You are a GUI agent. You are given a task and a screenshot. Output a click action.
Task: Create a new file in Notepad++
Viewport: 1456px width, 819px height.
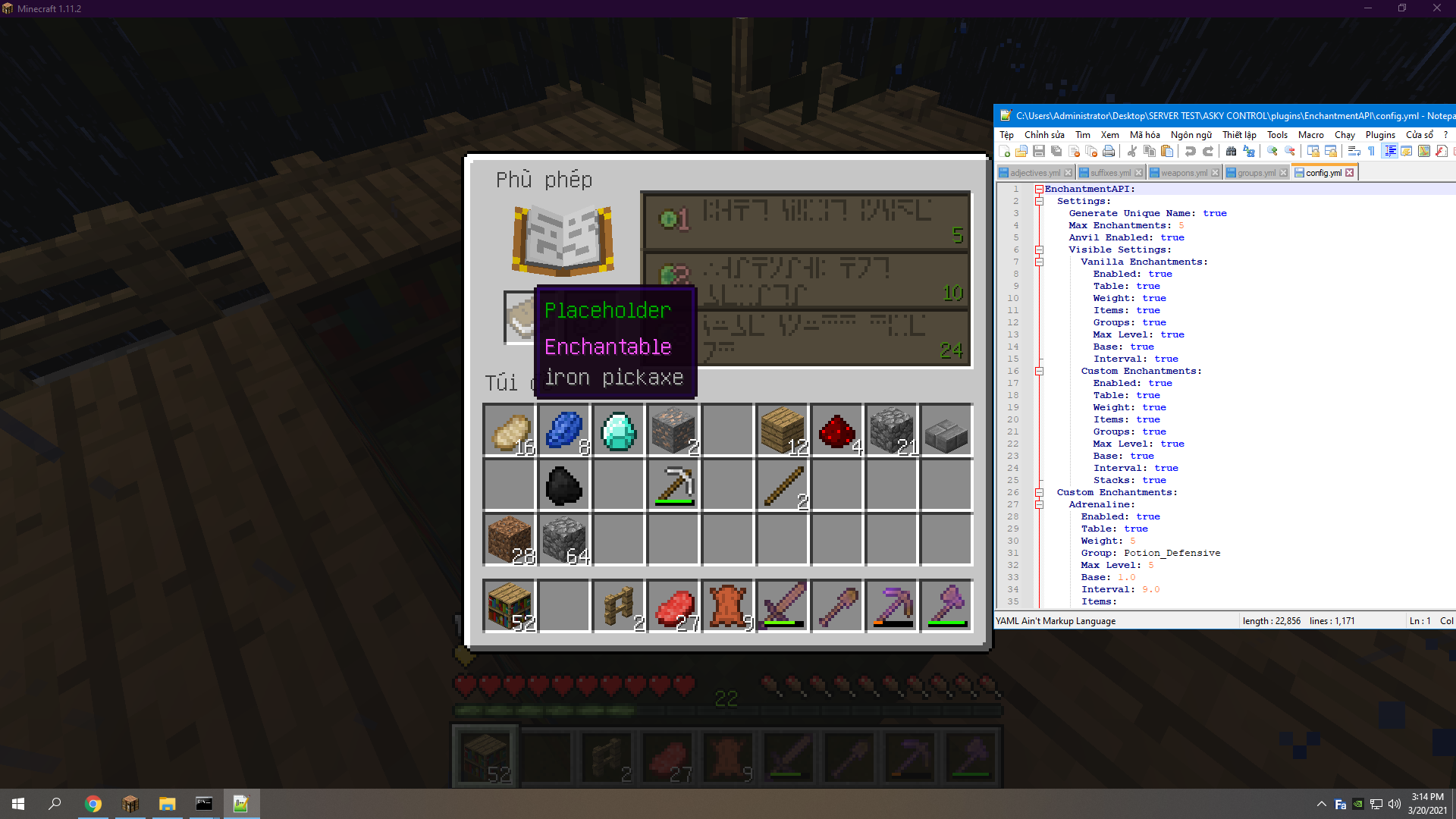(1005, 151)
